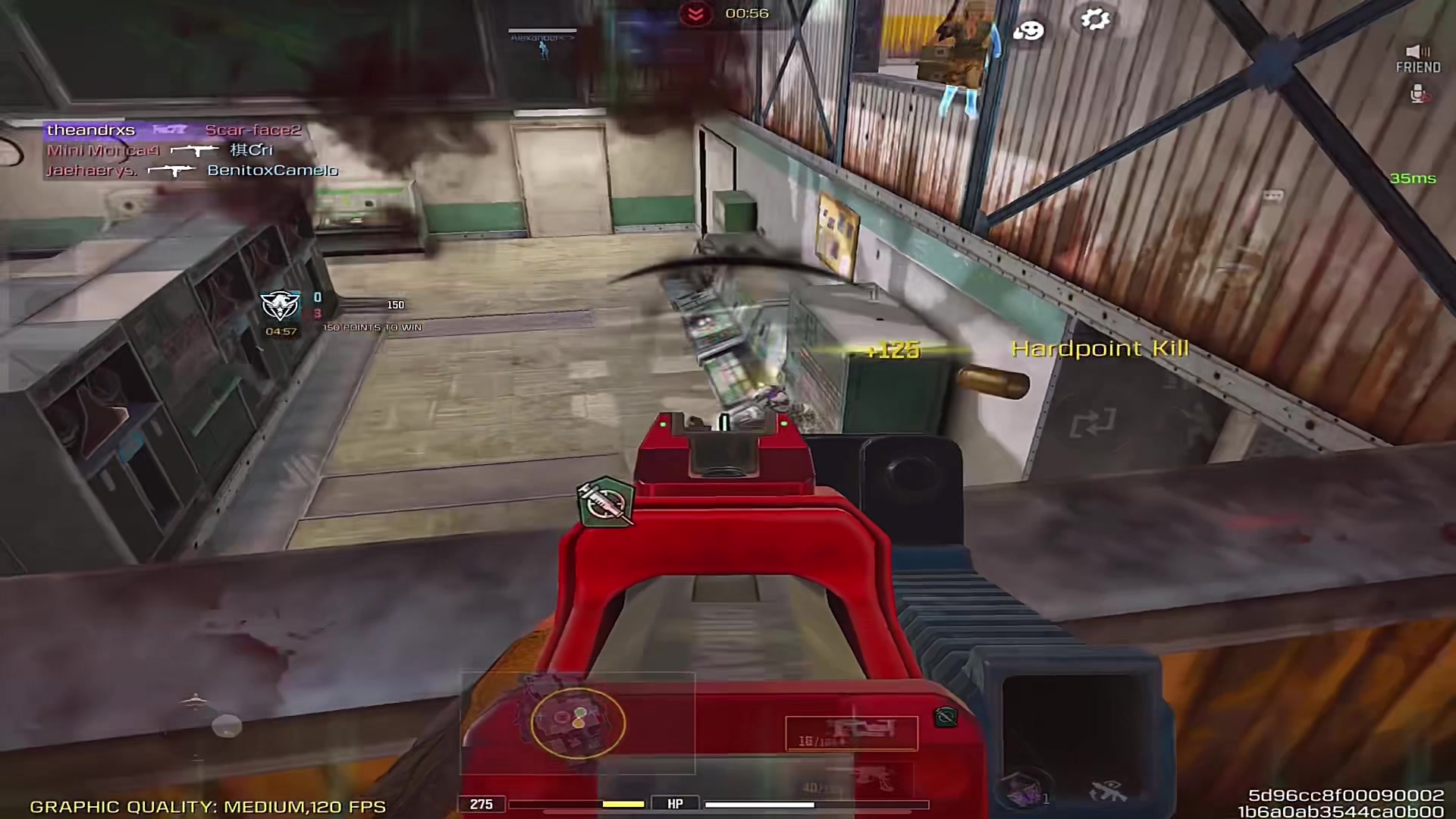Open the emote smiley menu
Image resolution: width=1456 pixels, height=819 pixels.
click(x=1028, y=30)
